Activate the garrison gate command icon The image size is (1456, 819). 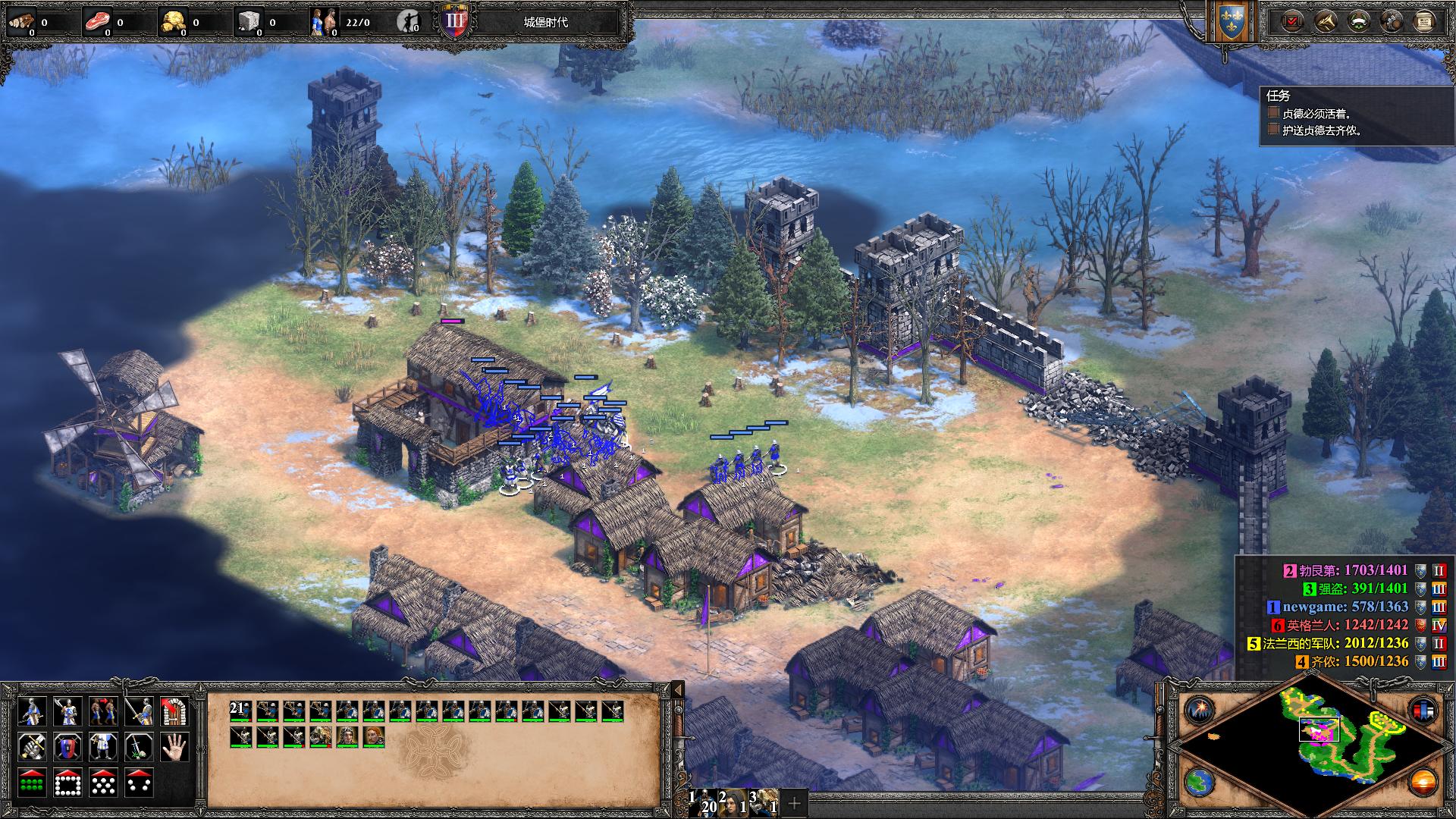pos(174,712)
